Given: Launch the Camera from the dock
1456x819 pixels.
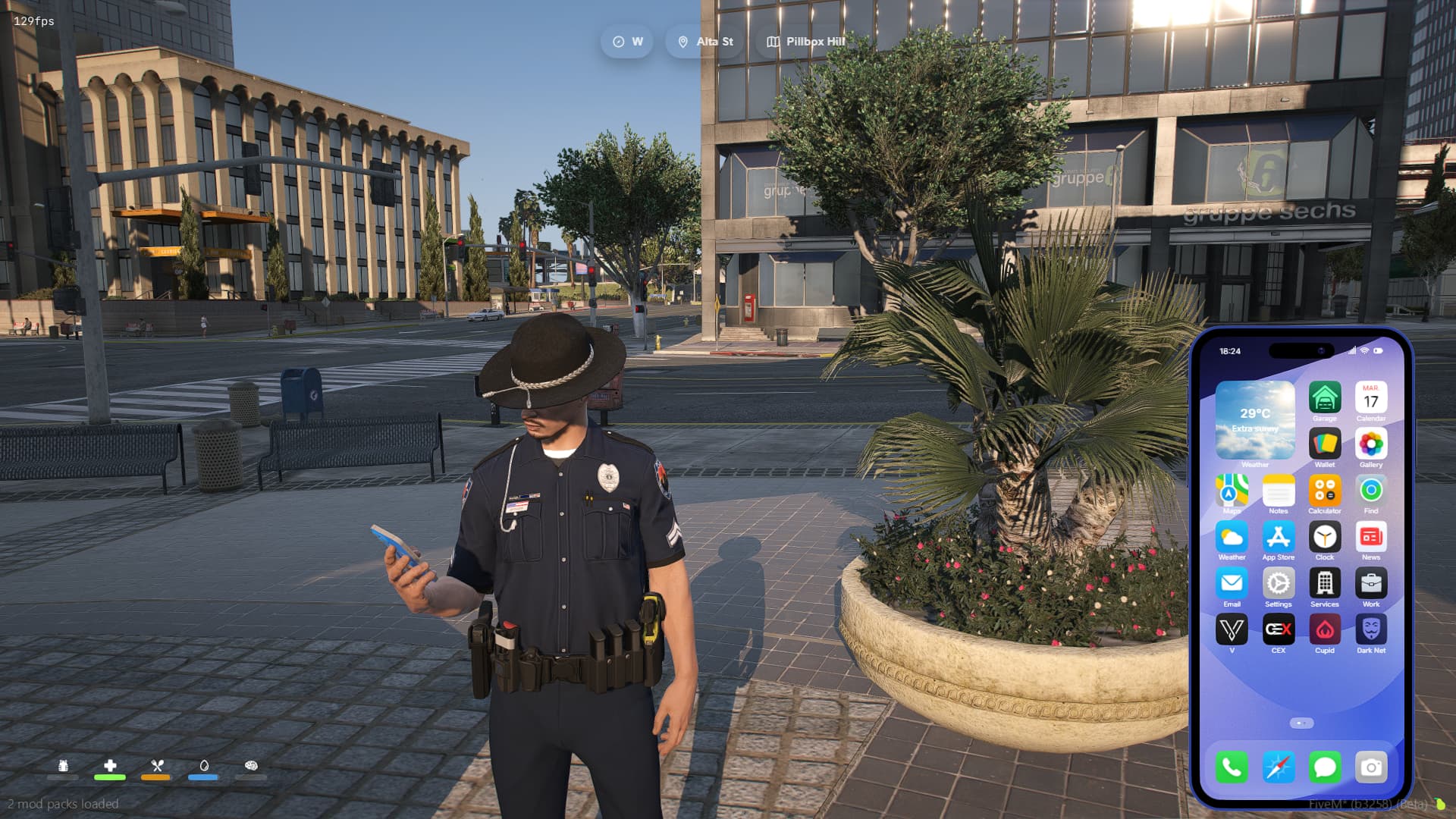Looking at the screenshot, I should tap(1370, 767).
